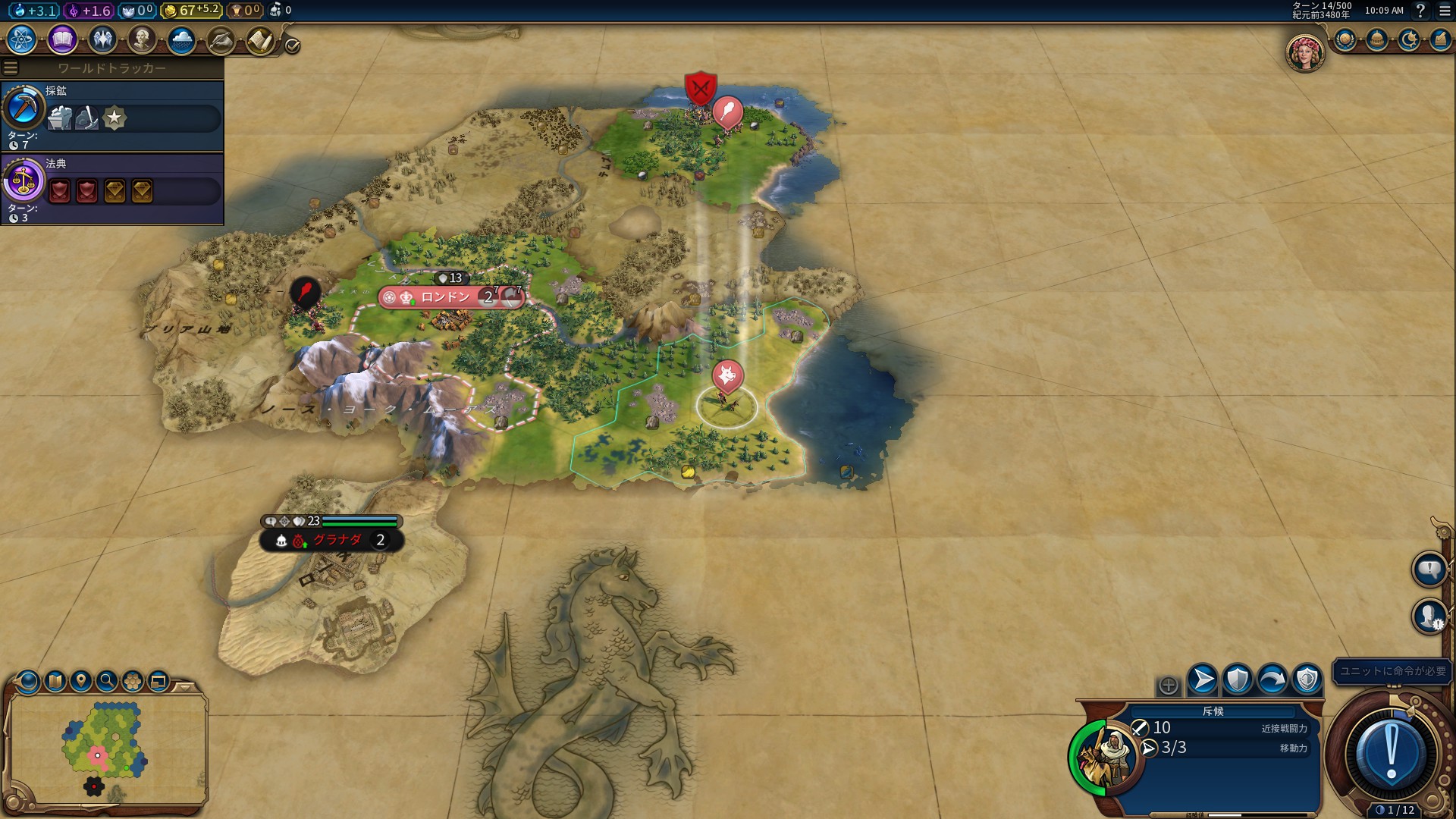Screen dimensions: 1456x819
Task: Click the minimap
Action: (106, 747)
